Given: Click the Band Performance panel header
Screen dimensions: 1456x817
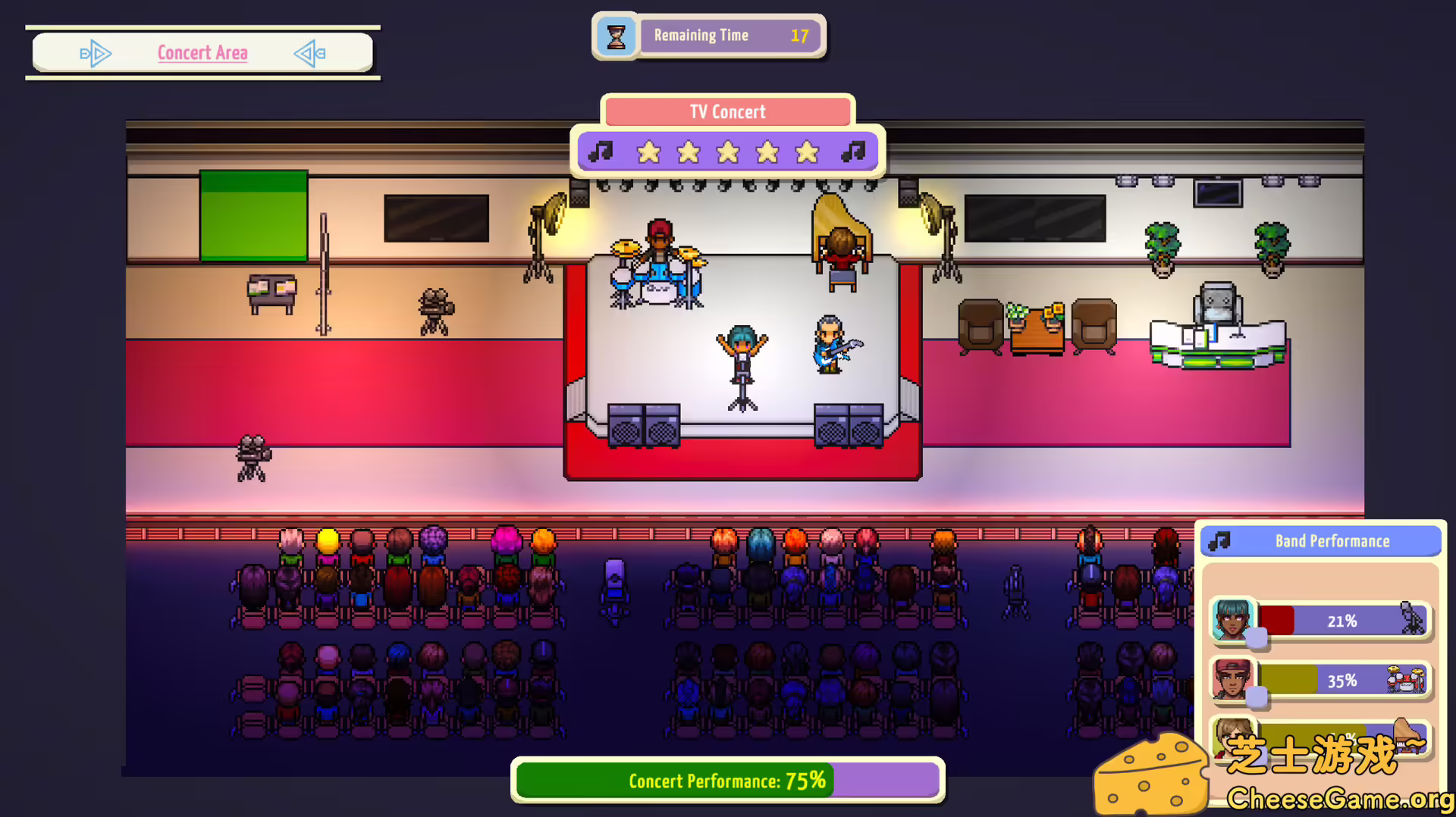Looking at the screenshot, I should pos(1320,541).
